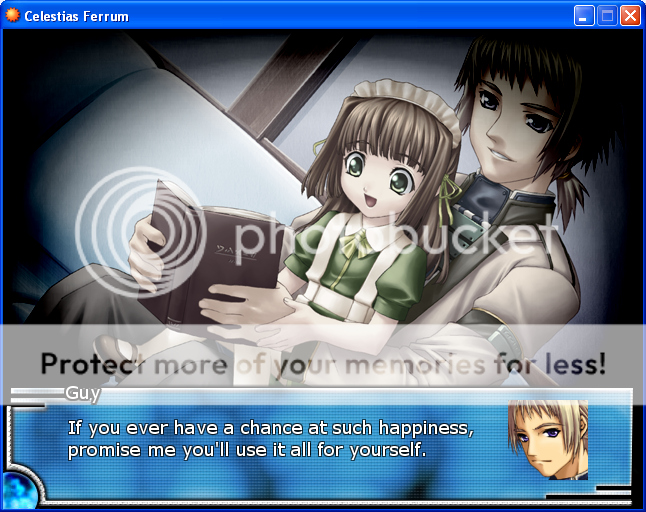Close the Celestias Ferrum window
The height and width of the screenshot is (512, 646).
[630, 16]
